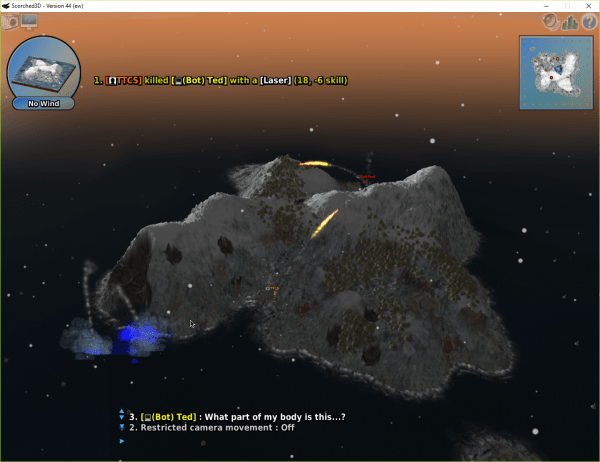Open help with the question mark icon

click(x=589, y=21)
